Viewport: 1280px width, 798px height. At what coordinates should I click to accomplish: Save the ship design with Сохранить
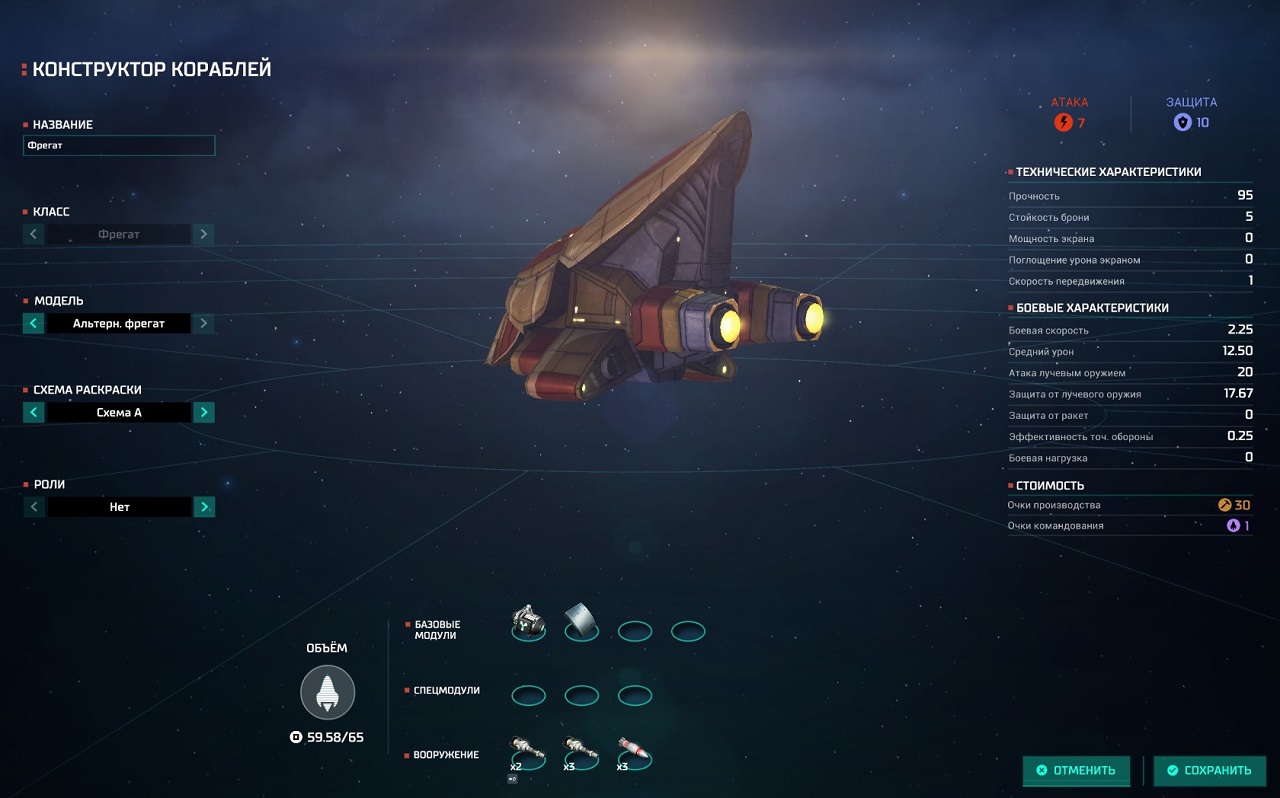point(1209,770)
